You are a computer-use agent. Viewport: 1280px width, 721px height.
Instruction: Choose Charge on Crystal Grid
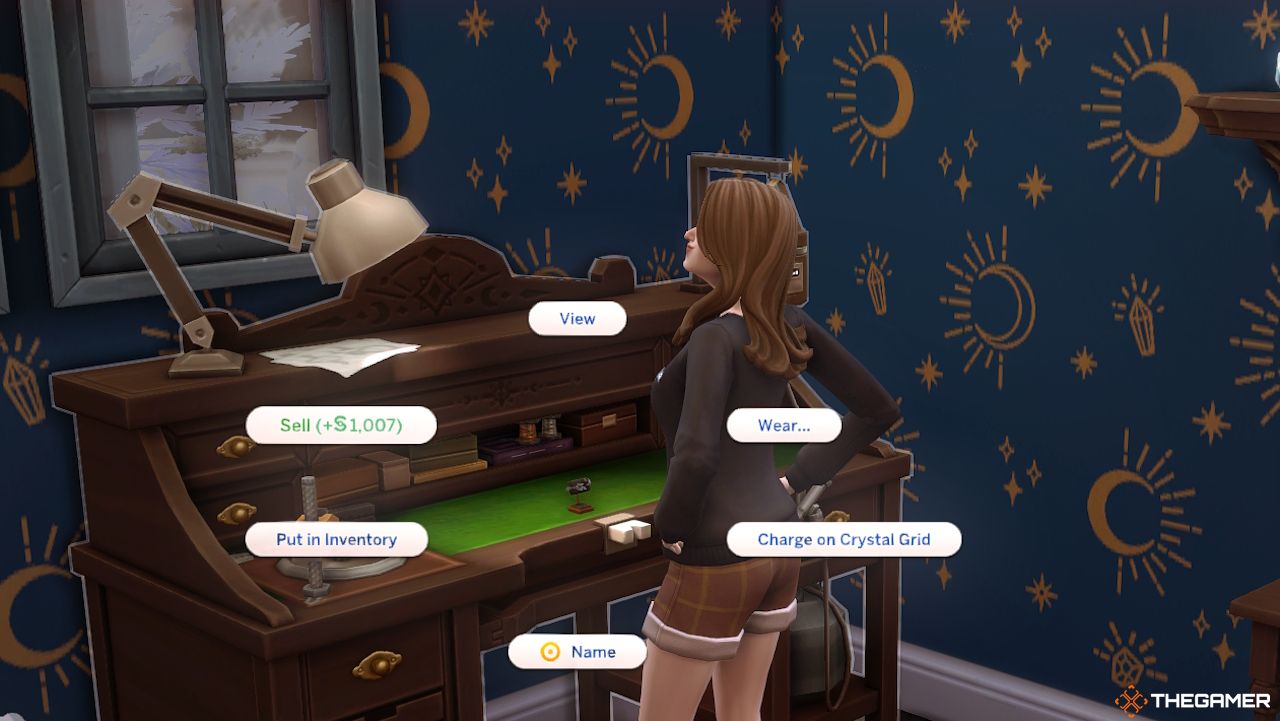841,539
